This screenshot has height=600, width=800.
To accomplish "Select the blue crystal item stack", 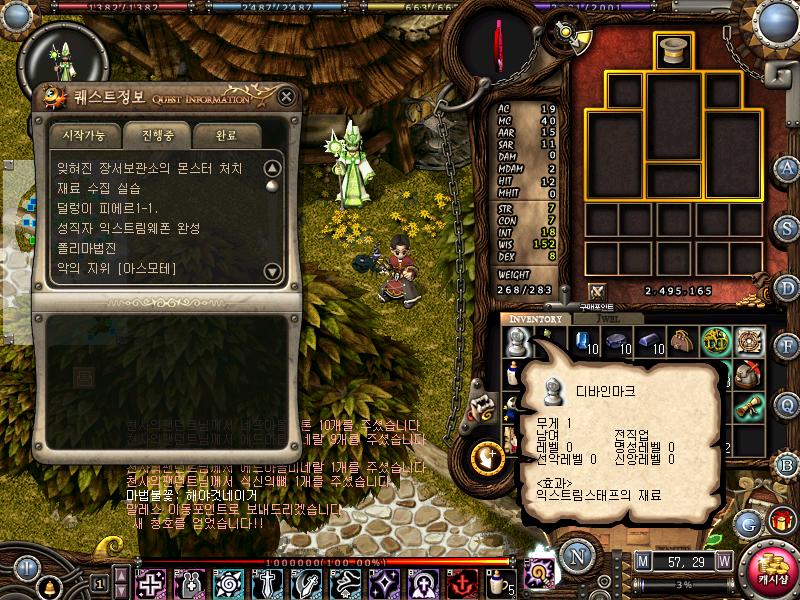I will 581,342.
